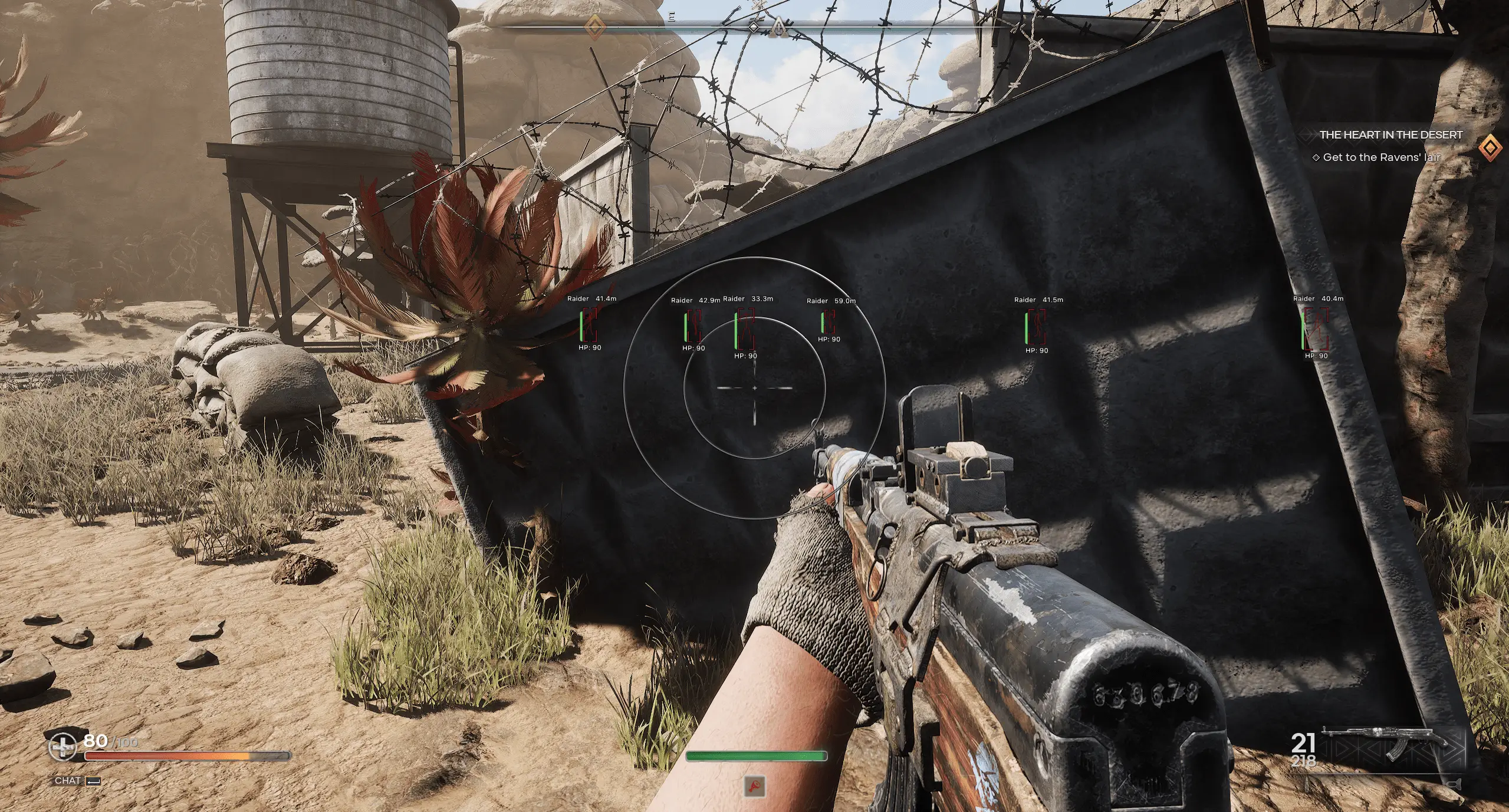1509x812 pixels.
Task: Click the small white diamond compass marker
Action: pyautogui.click(x=754, y=27)
